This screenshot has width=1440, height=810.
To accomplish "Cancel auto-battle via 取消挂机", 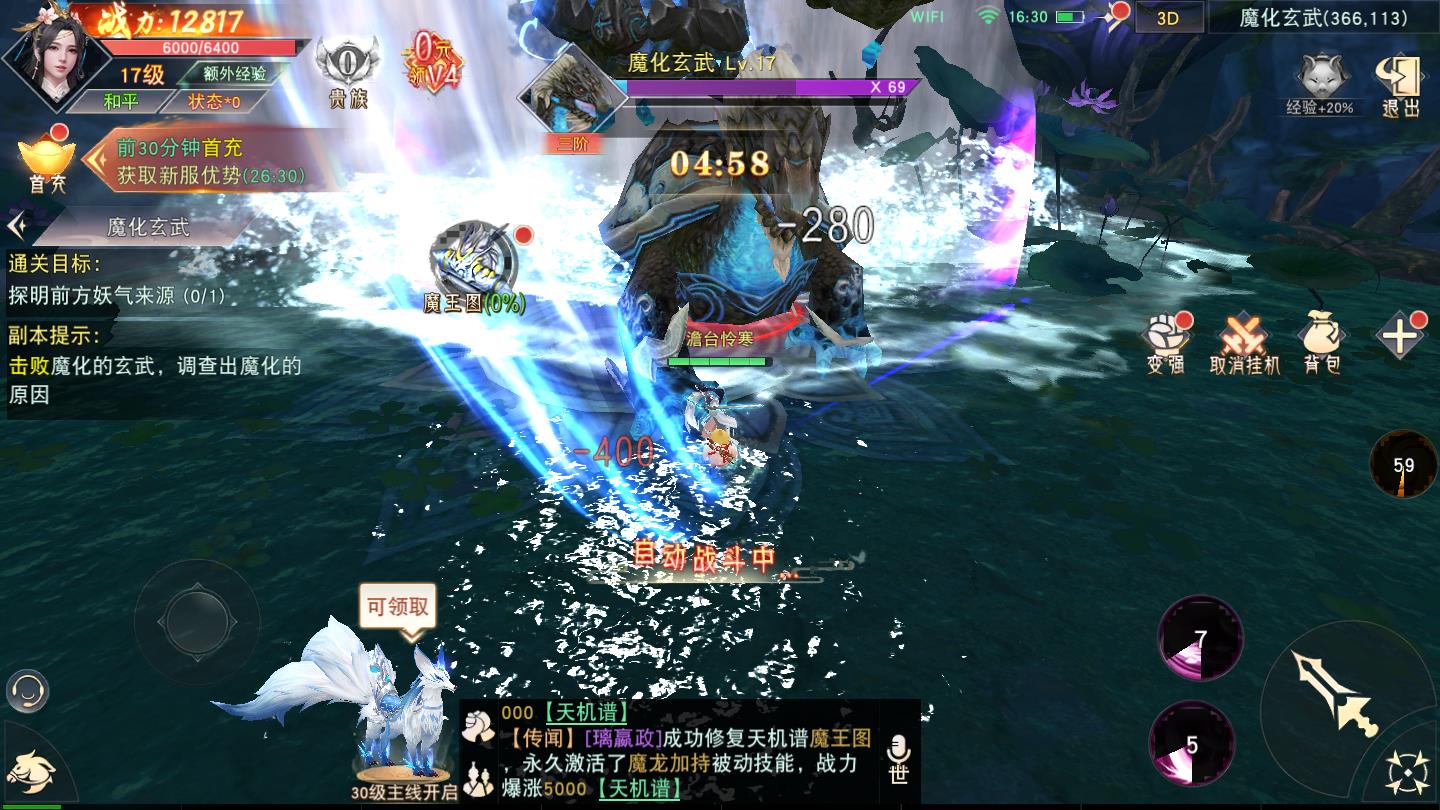I will 1244,342.
